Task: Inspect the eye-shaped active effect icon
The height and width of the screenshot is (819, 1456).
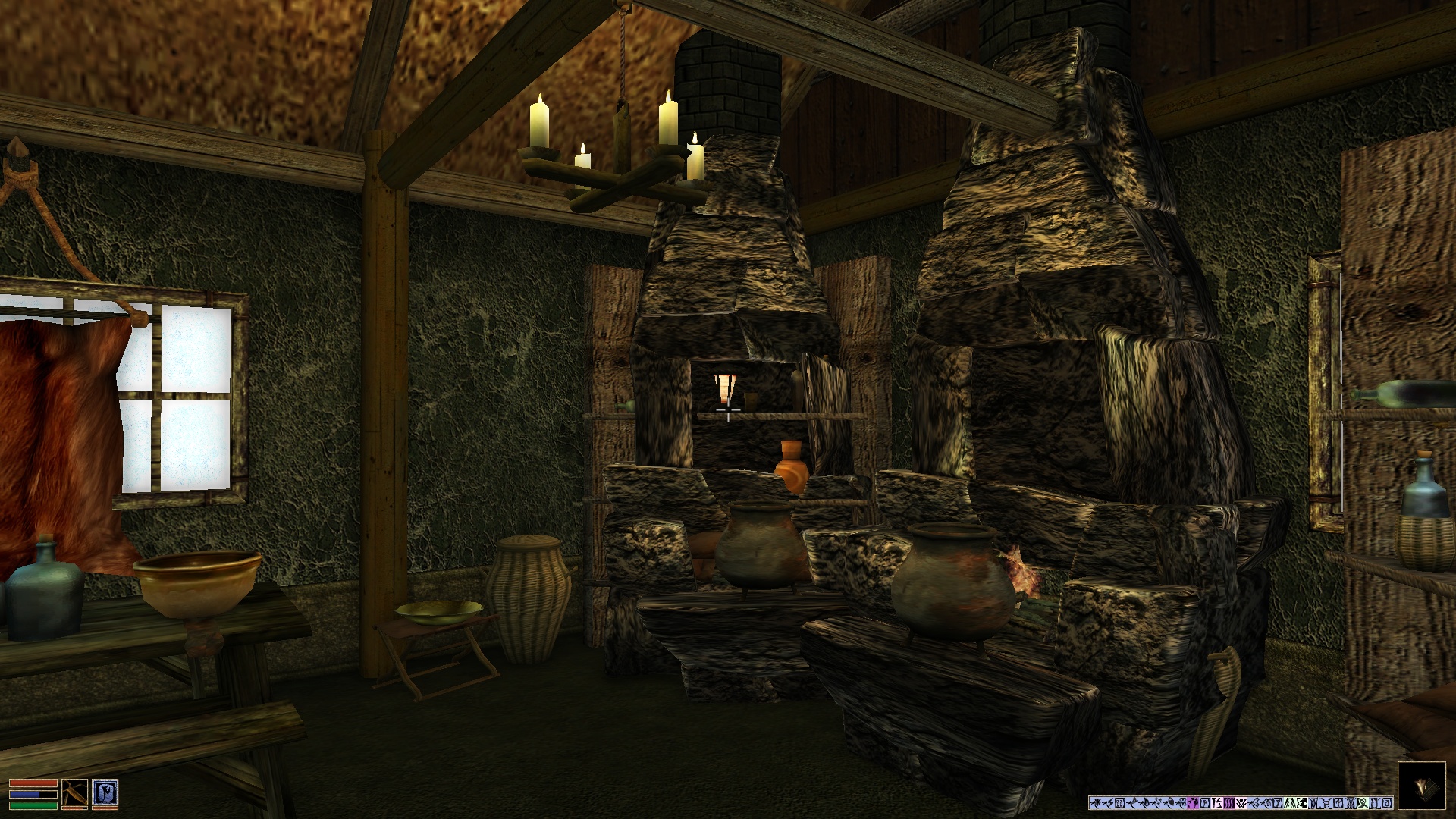Action: [1303, 802]
